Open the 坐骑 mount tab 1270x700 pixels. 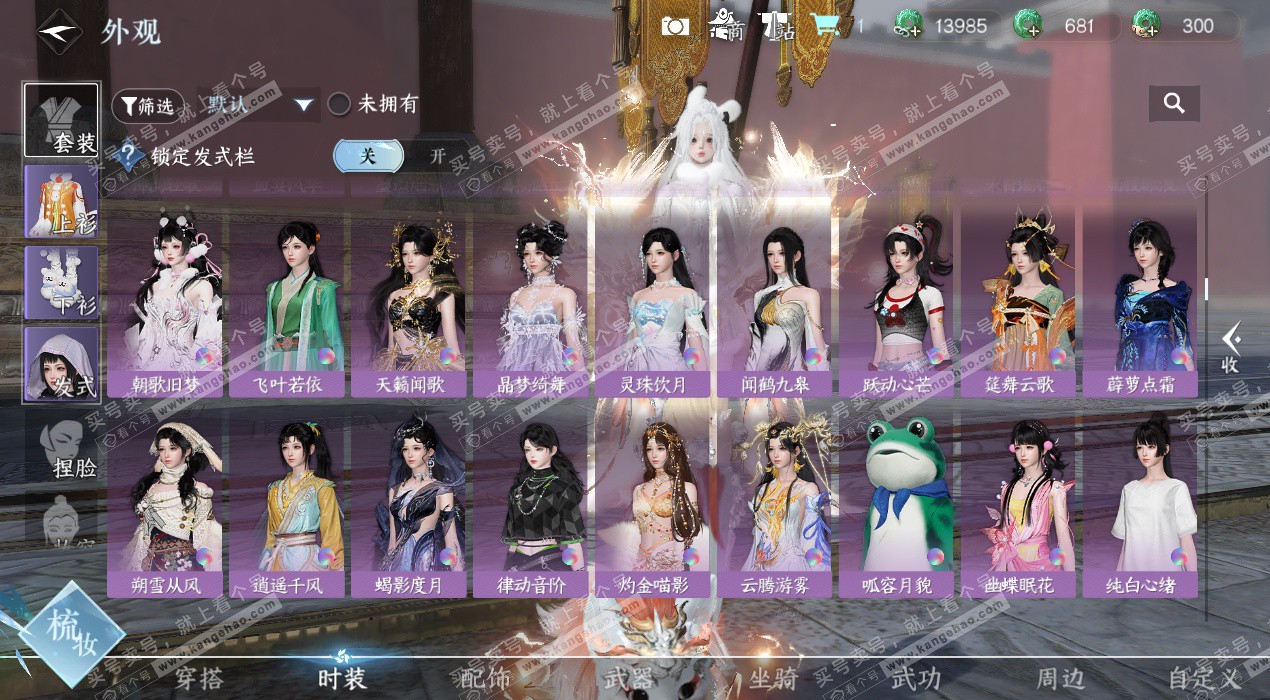[x=773, y=678]
